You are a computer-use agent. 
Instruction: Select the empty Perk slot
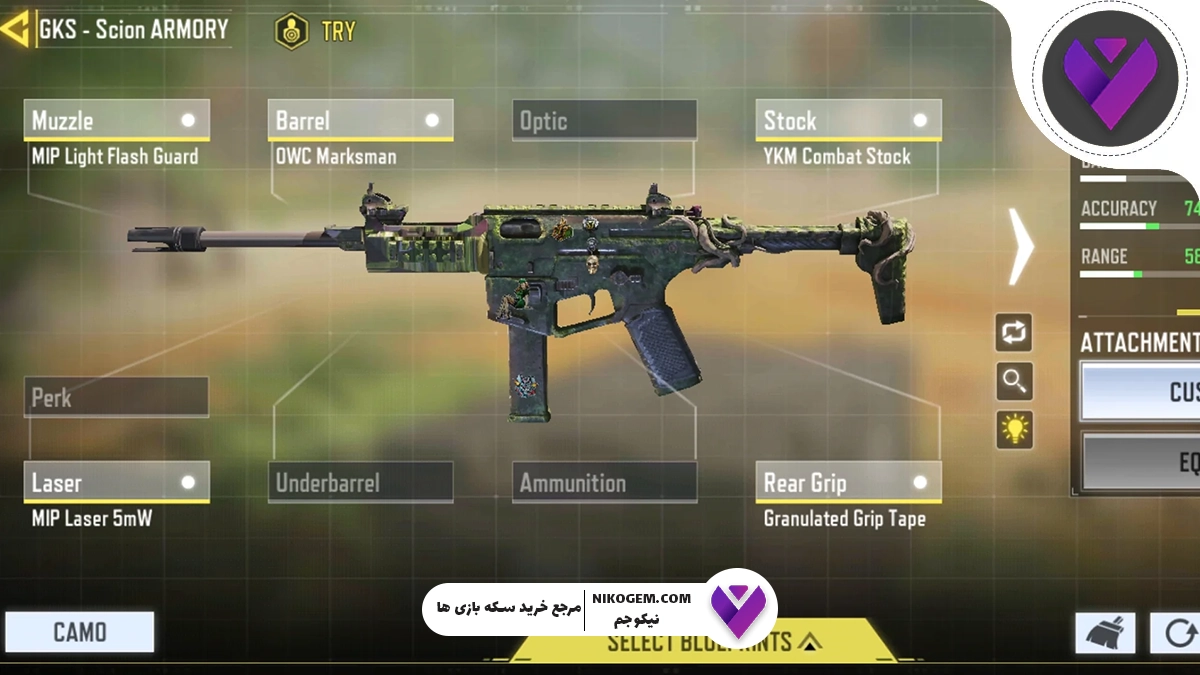116,397
